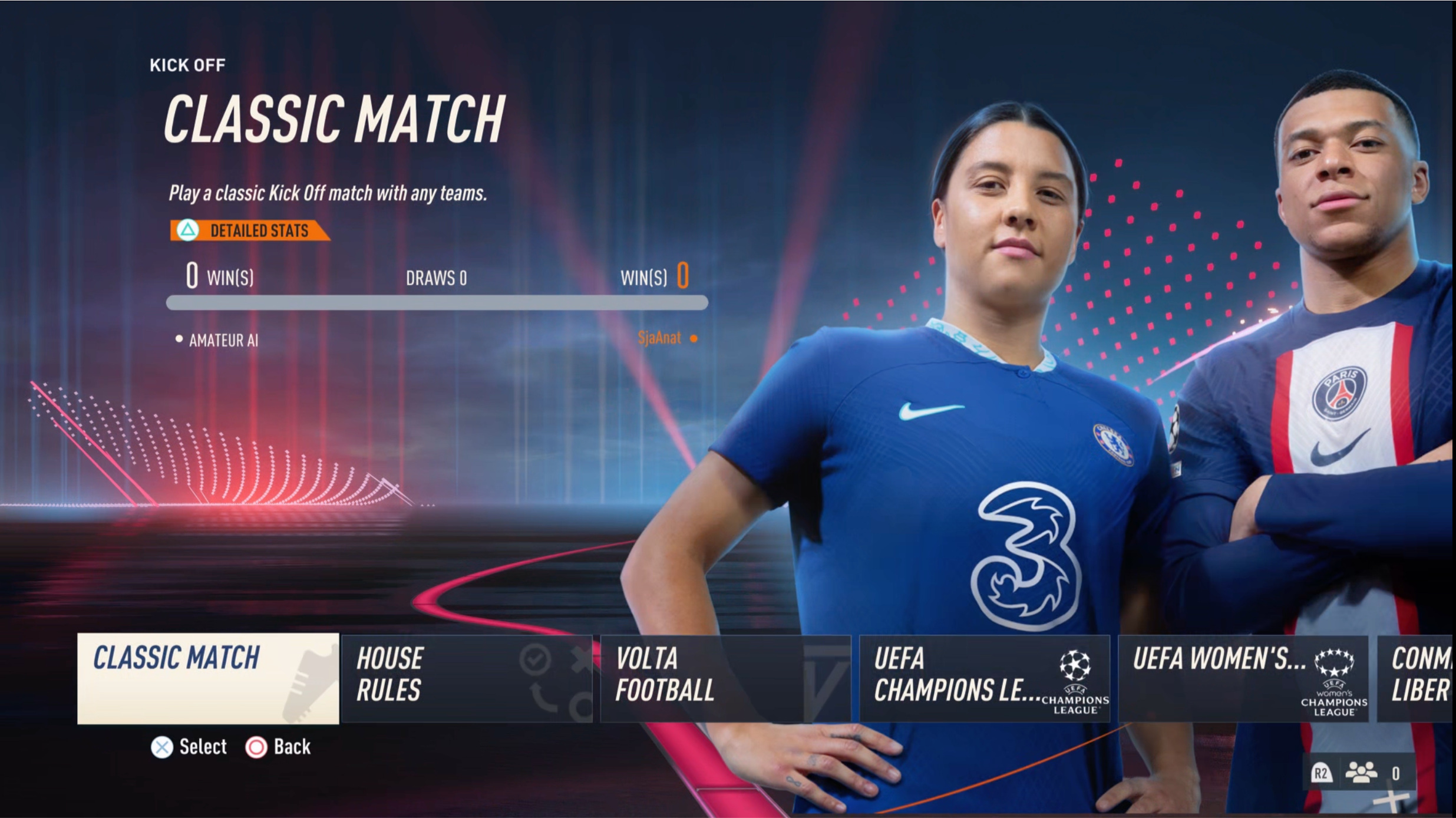Open the friends list icon
This screenshot has width=1456, height=818.
point(1361,773)
